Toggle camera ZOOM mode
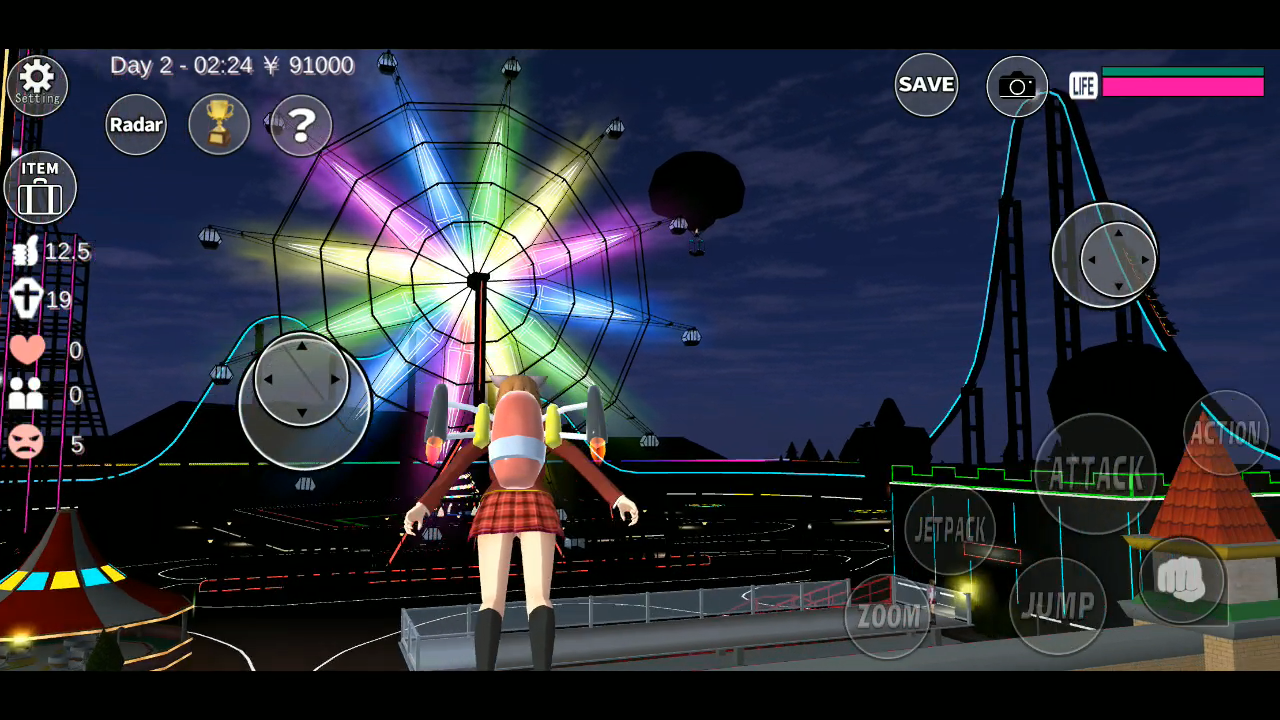The height and width of the screenshot is (720, 1280). pos(888,615)
